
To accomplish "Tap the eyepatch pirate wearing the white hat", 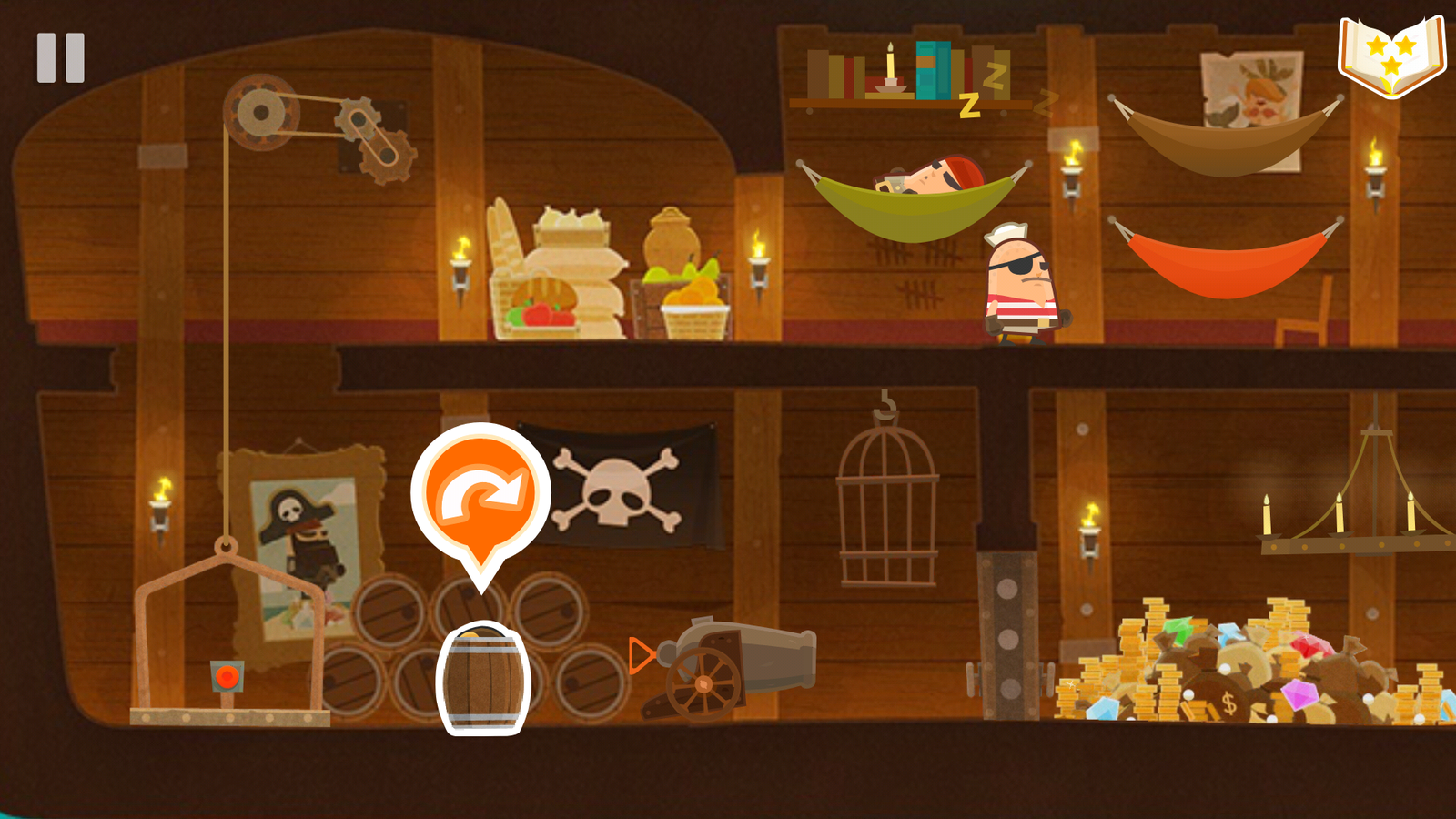I will pos(1019,282).
